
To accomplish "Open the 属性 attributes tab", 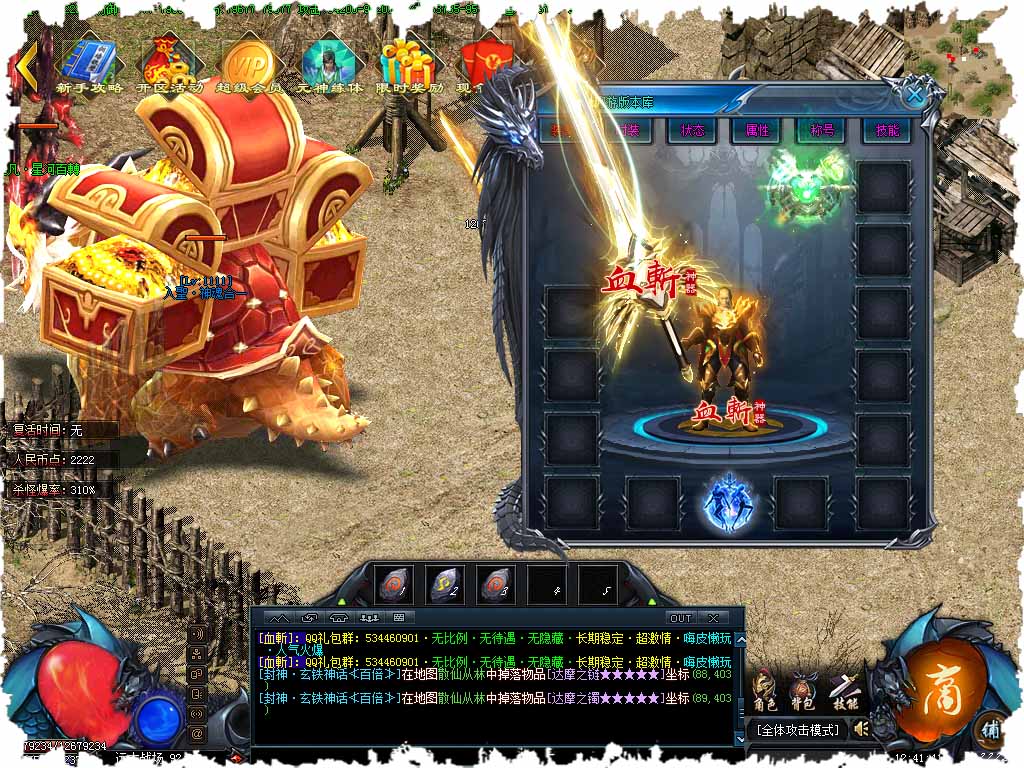I will 757,131.
